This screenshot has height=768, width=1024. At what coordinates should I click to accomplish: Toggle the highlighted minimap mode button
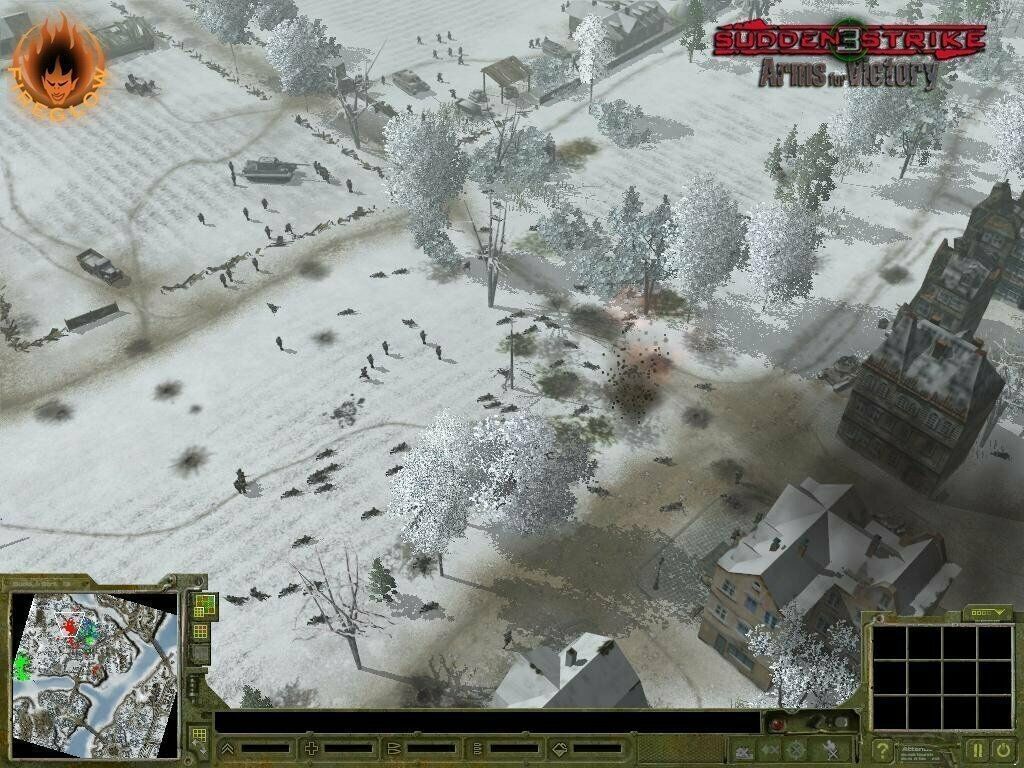203,606
